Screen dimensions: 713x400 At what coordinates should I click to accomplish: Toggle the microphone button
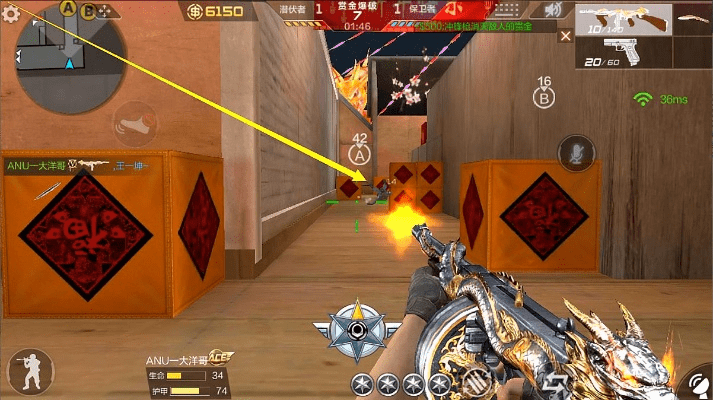tap(575, 152)
